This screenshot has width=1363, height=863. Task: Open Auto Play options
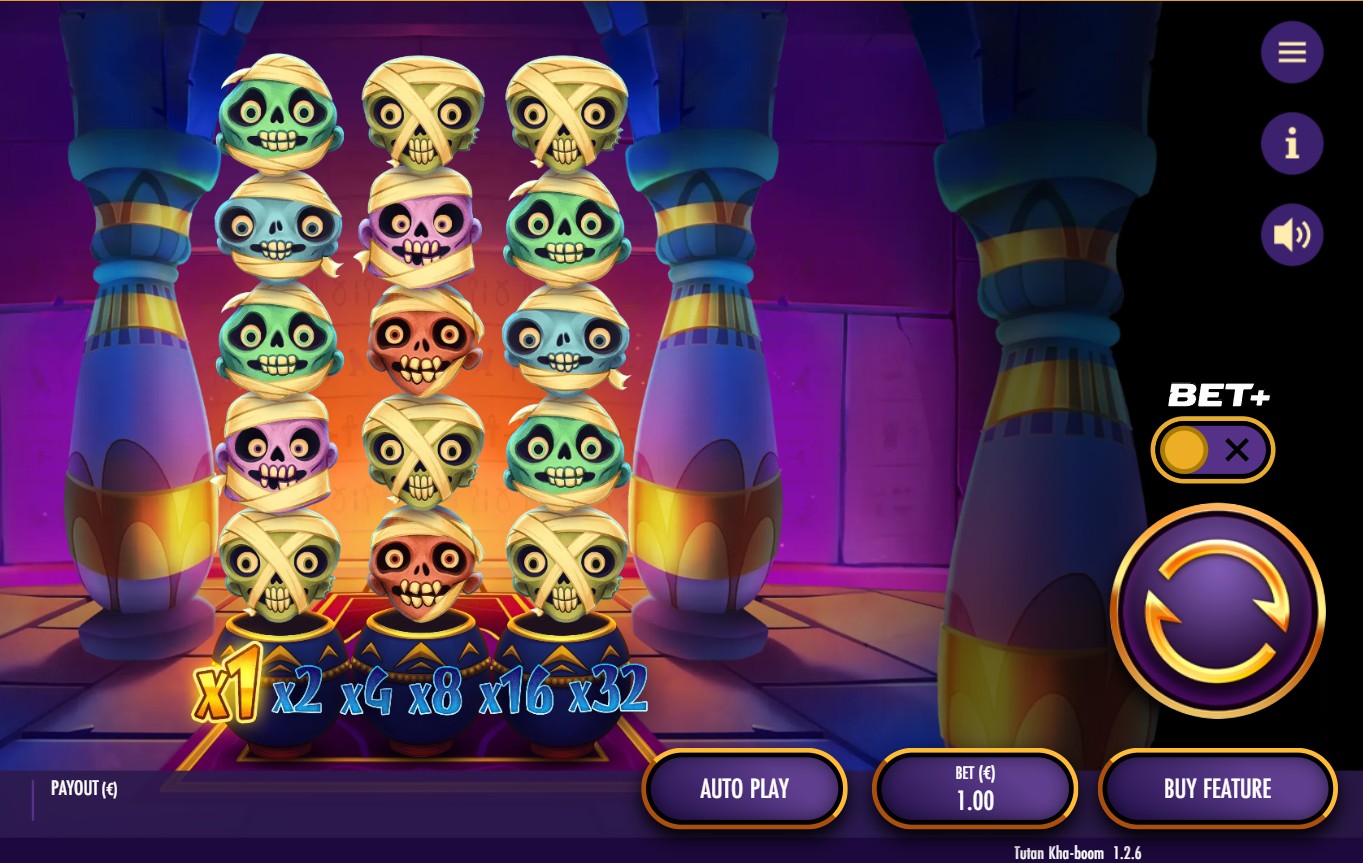[744, 789]
